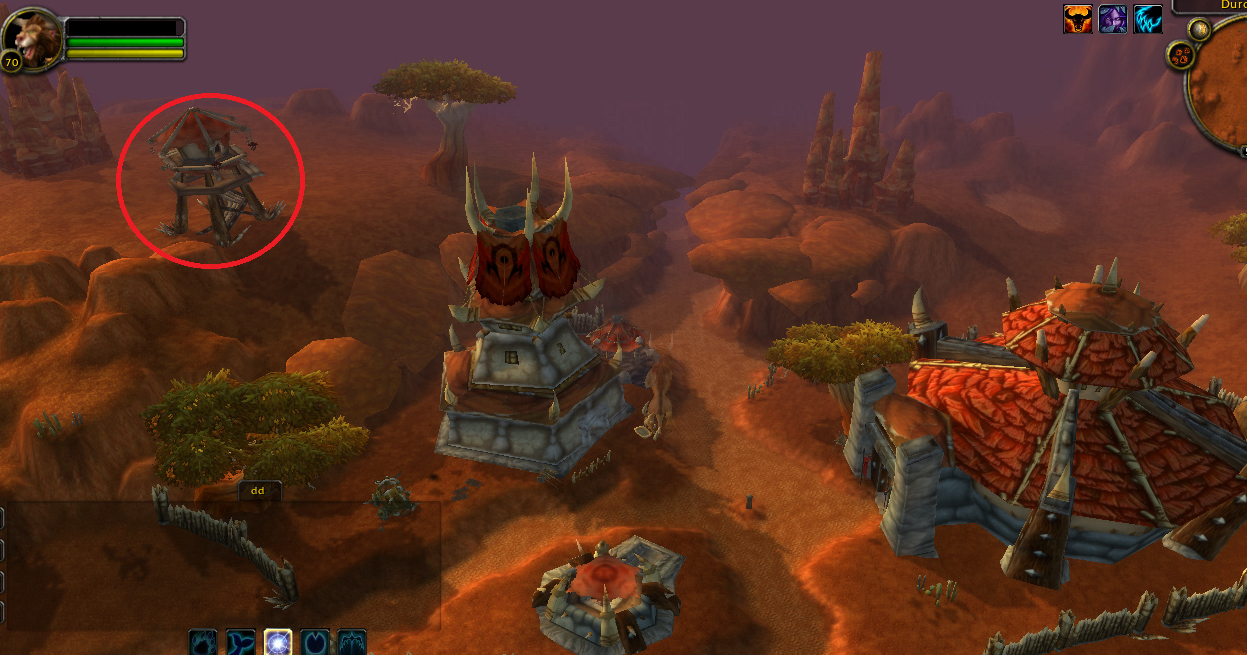The height and width of the screenshot is (655, 1247).
Task: Activate the bear paw shapeshift form
Action: coord(204,642)
